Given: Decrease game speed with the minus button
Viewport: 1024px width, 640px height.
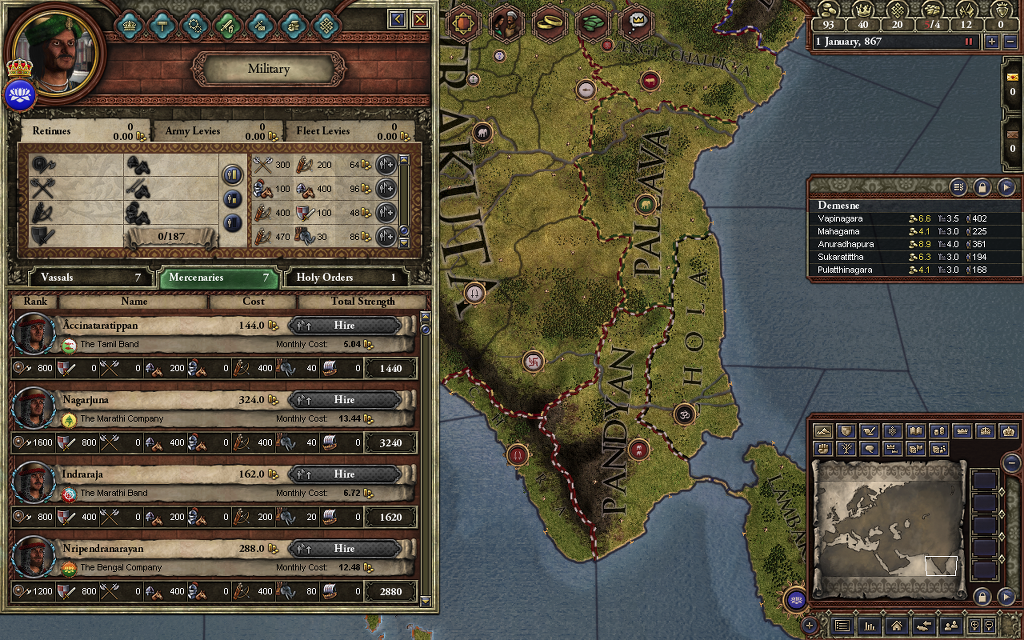Looking at the screenshot, I should coord(1008,42).
